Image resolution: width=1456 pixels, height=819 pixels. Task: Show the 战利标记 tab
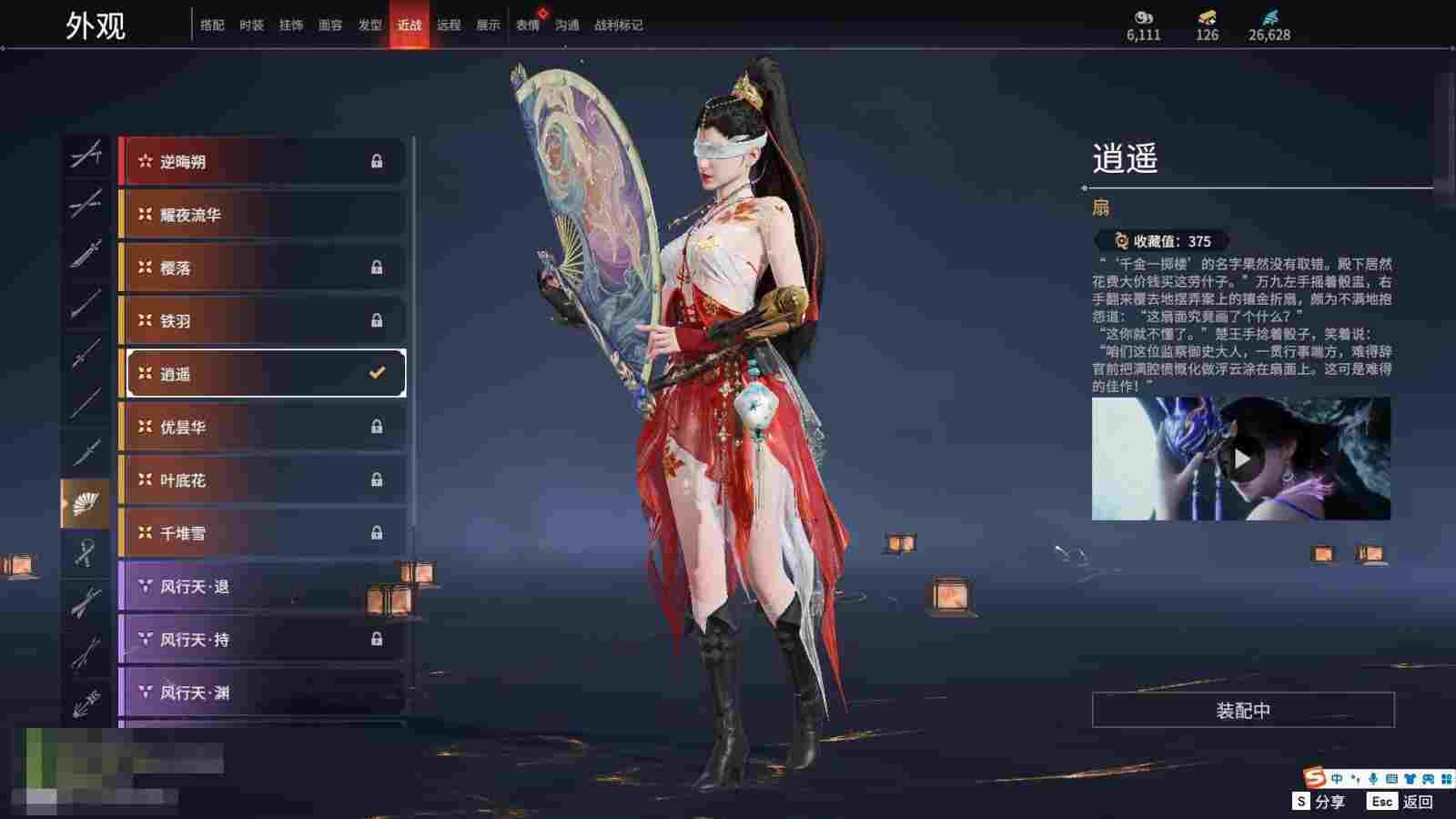[x=618, y=25]
